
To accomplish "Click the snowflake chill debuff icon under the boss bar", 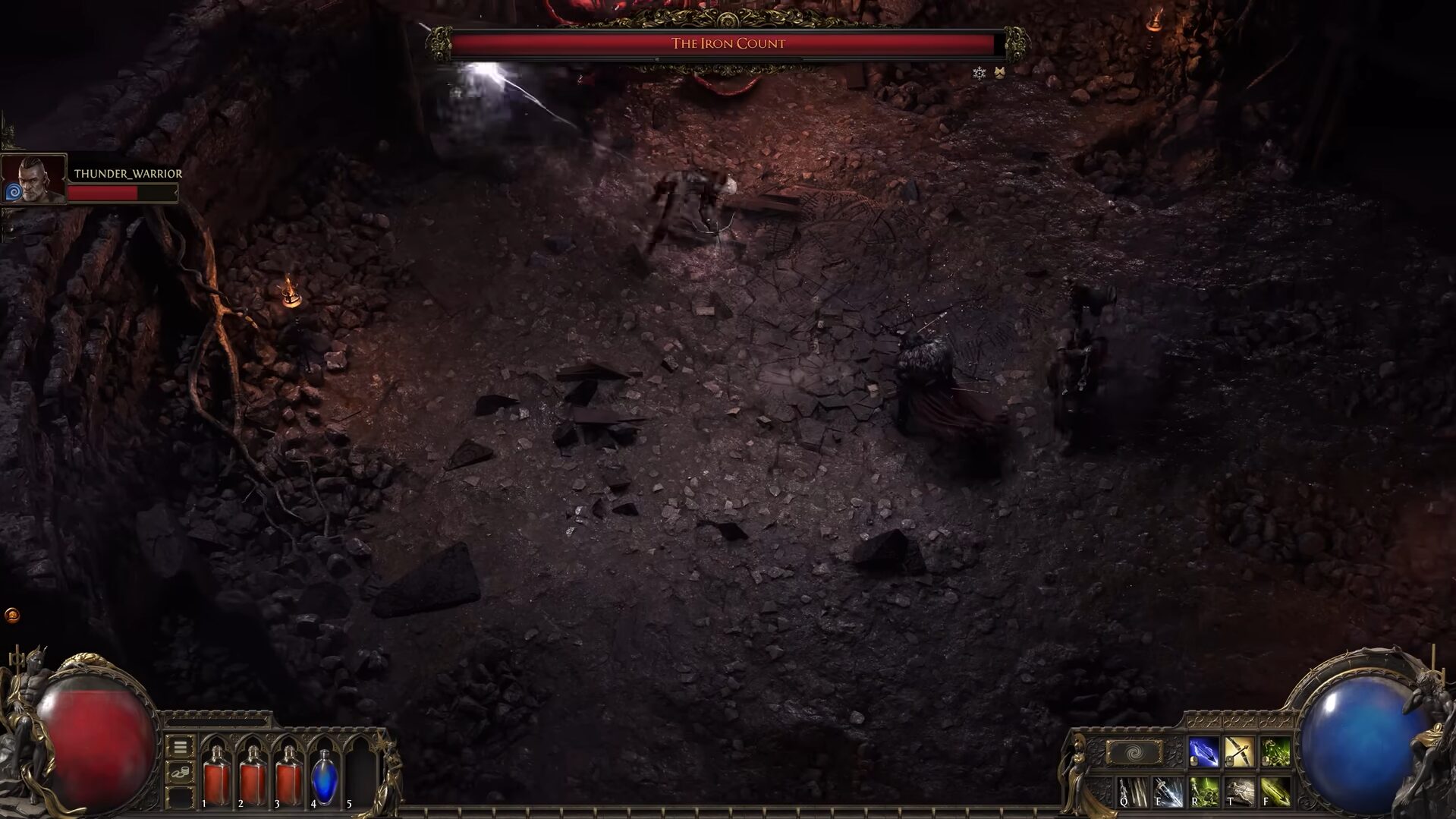I will 978,74.
